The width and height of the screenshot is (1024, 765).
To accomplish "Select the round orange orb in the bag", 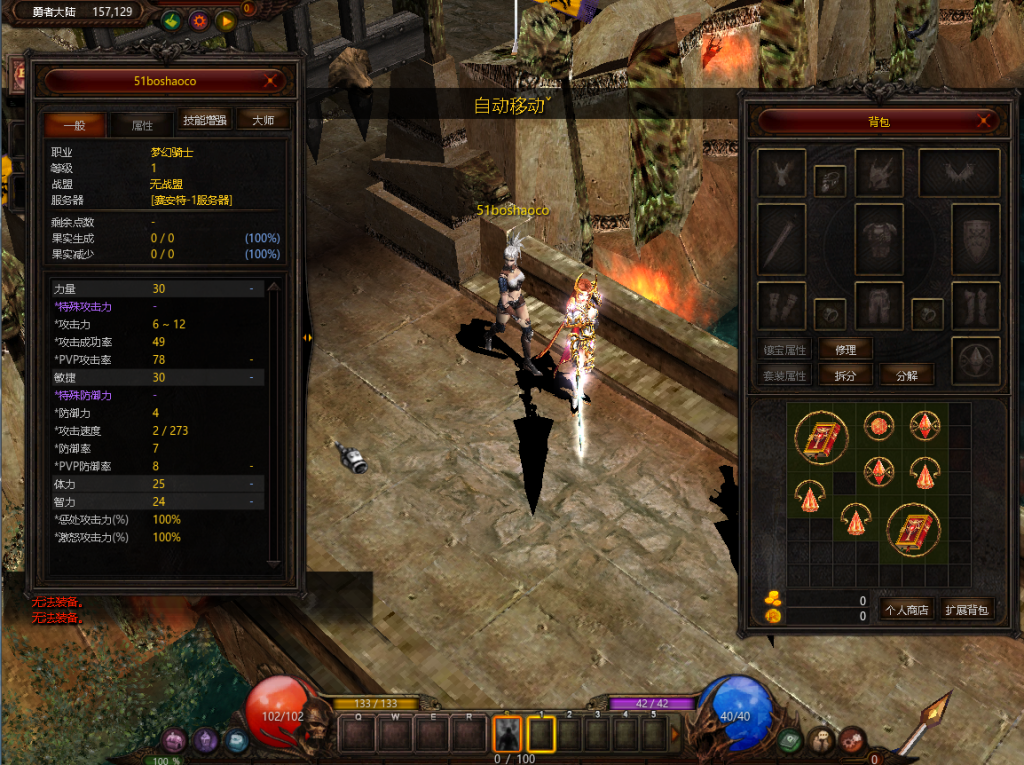I will 878,425.
